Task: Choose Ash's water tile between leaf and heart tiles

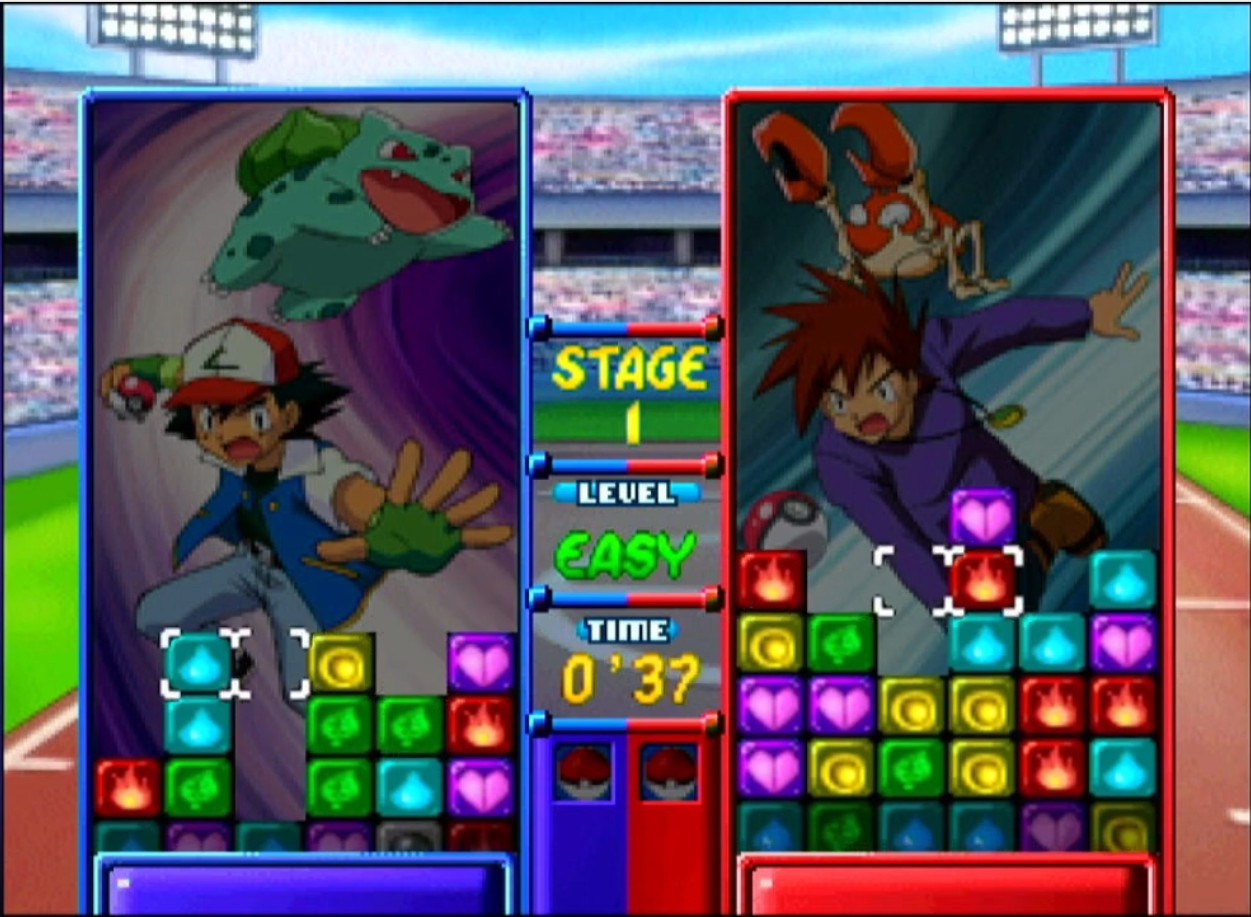Action: click(x=410, y=787)
